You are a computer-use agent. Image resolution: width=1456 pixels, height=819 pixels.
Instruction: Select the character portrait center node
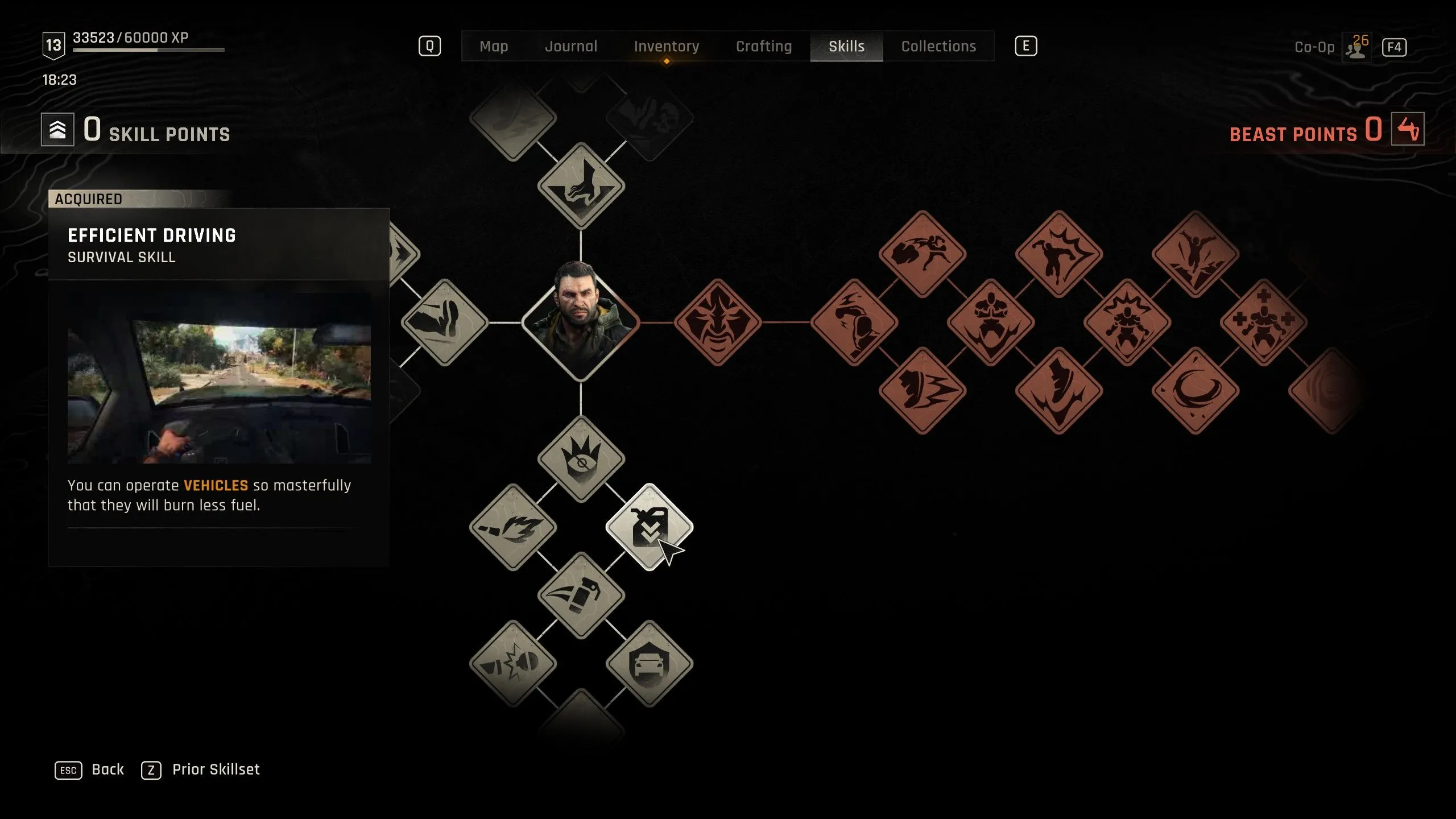pyautogui.click(x=581, y=322)
